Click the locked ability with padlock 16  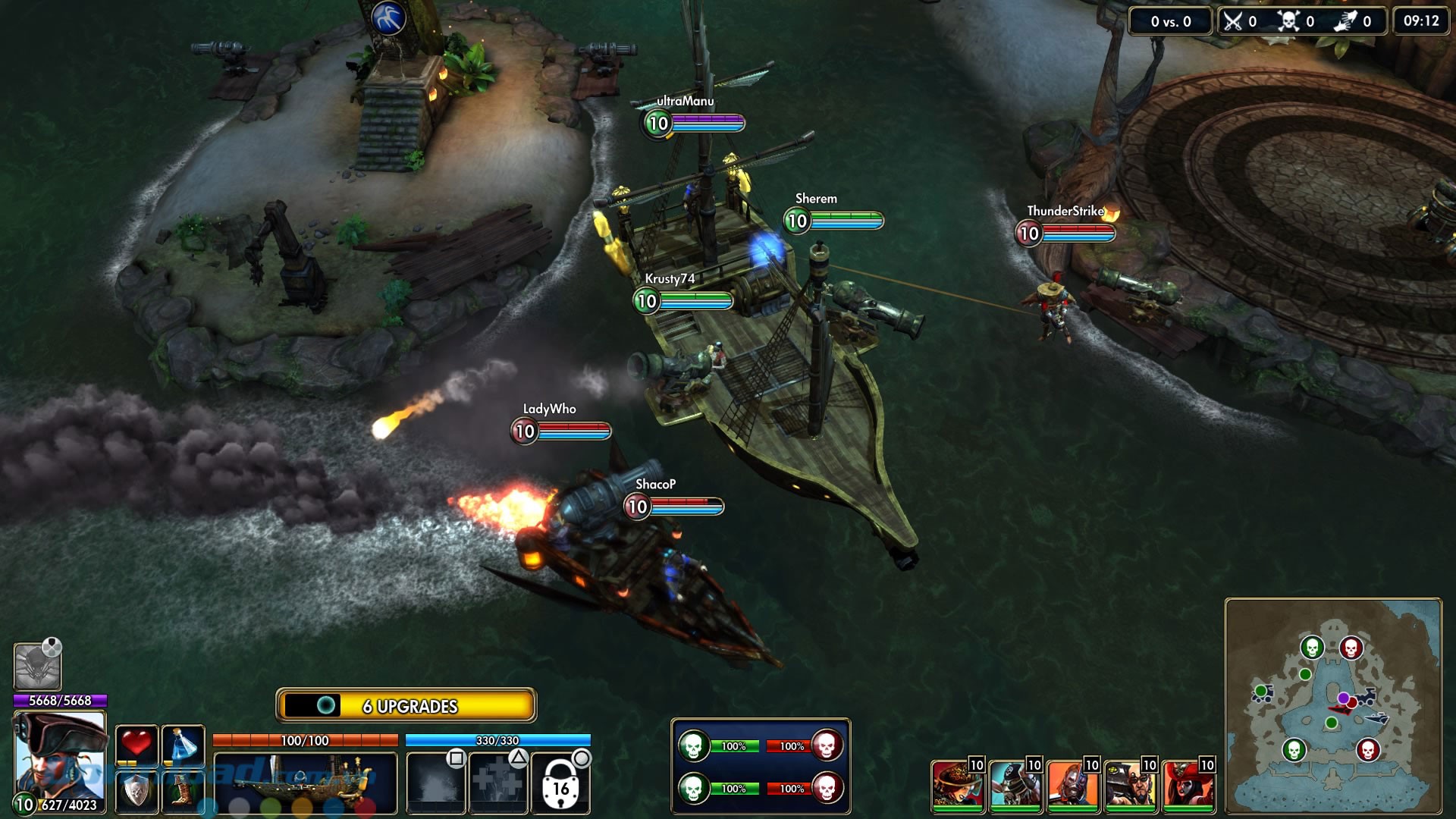pyautogui.click(x=560, y=784)
